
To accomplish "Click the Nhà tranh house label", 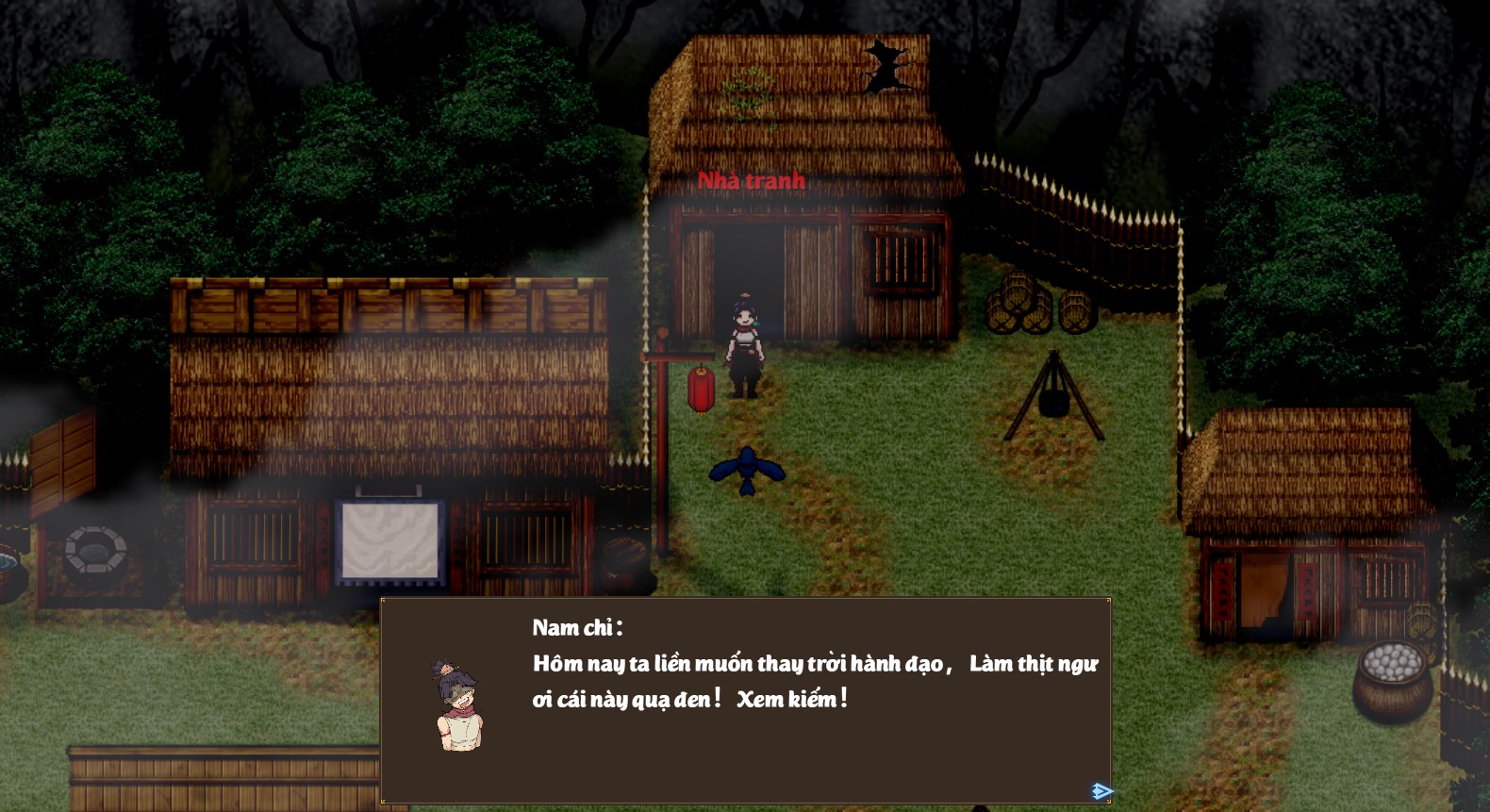I will (750, 180).
